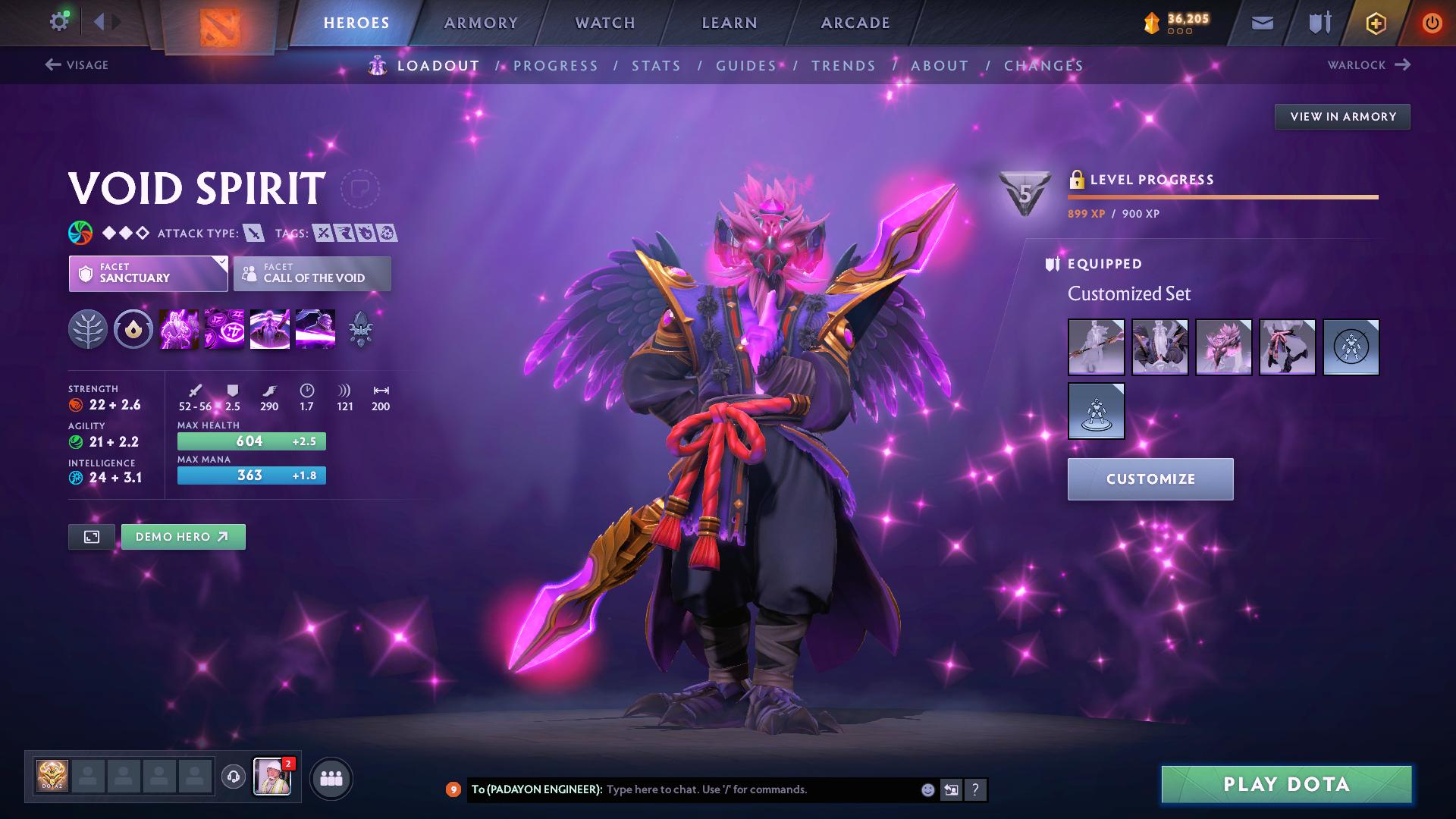Open the Arcade tab
This screenshot has height=819, width=1456.
point(855,23)
